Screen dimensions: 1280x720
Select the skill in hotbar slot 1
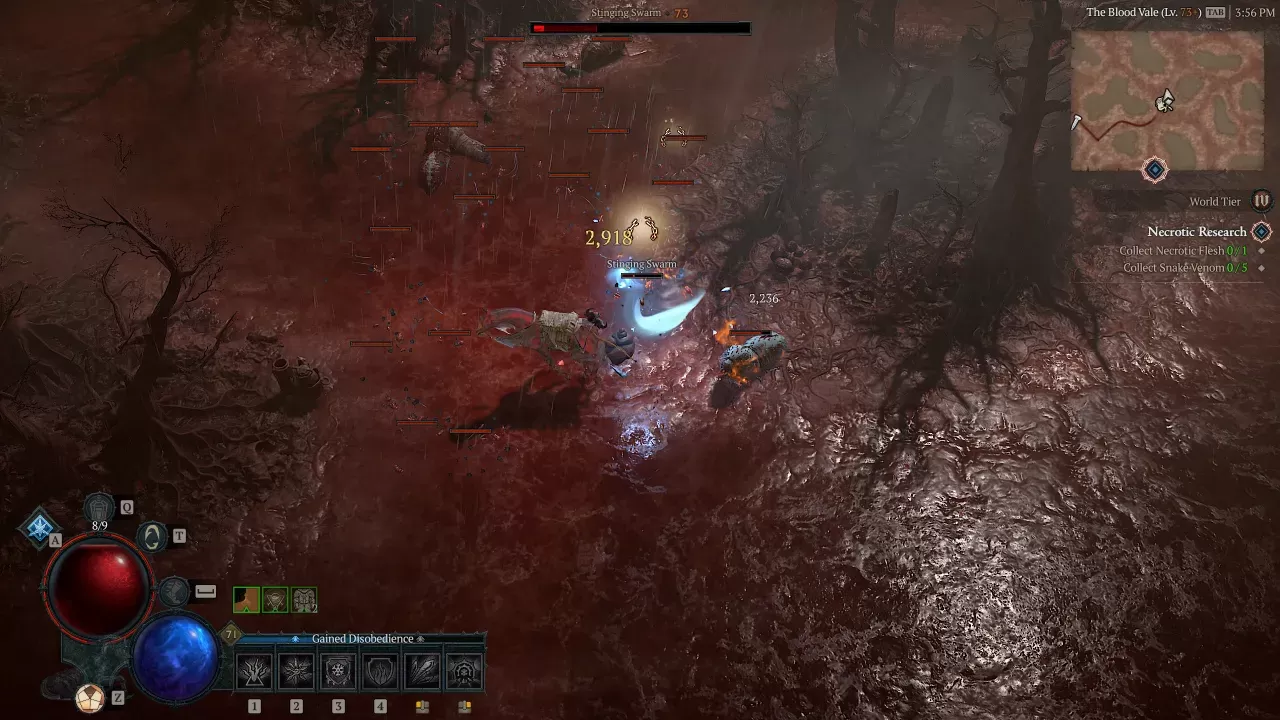point(253,670)
